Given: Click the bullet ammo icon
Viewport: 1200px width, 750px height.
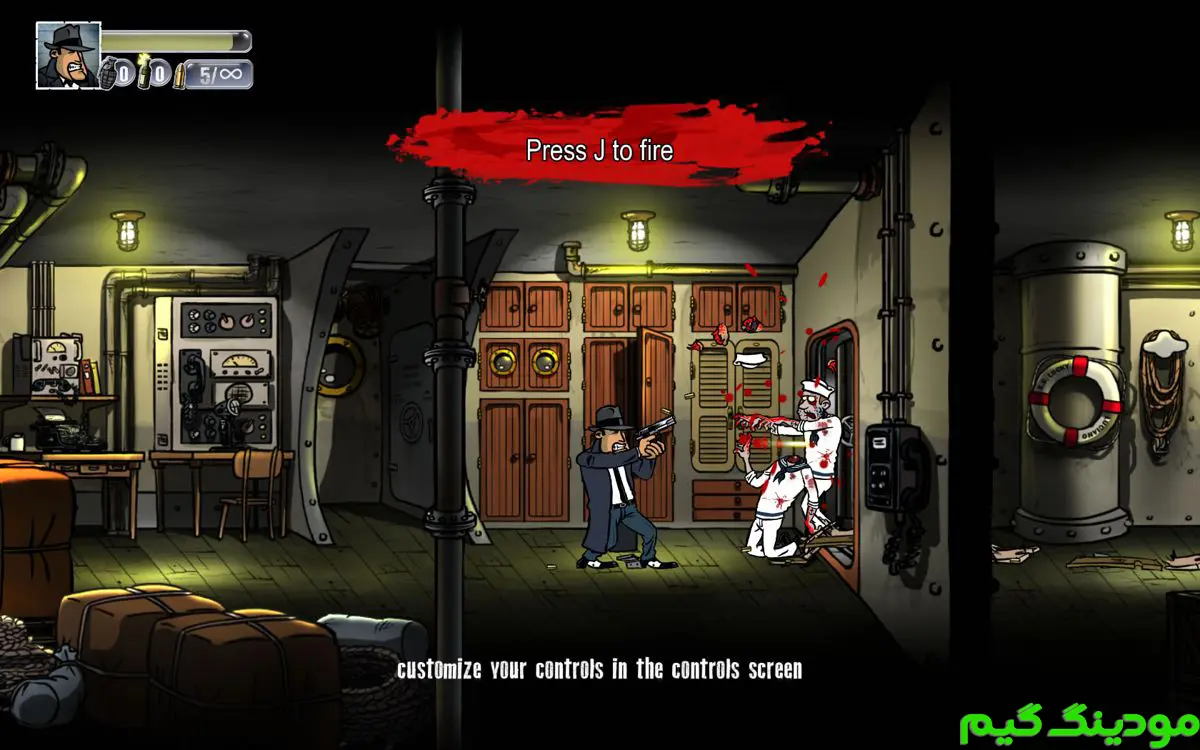Looking at the screenshot, I should pyautogui.click(x=180, y=75).
